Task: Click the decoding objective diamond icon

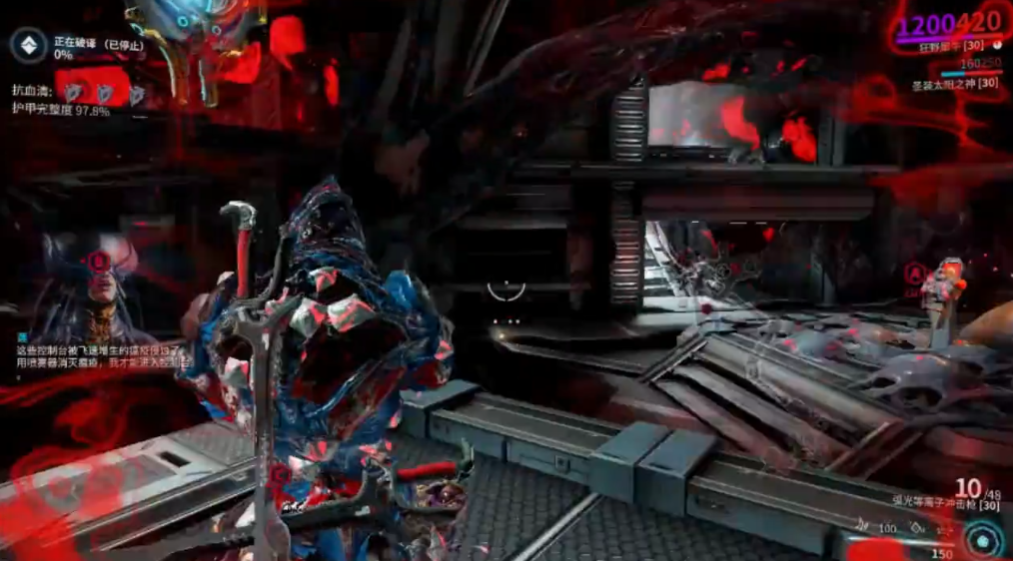Action: point(26,45)
